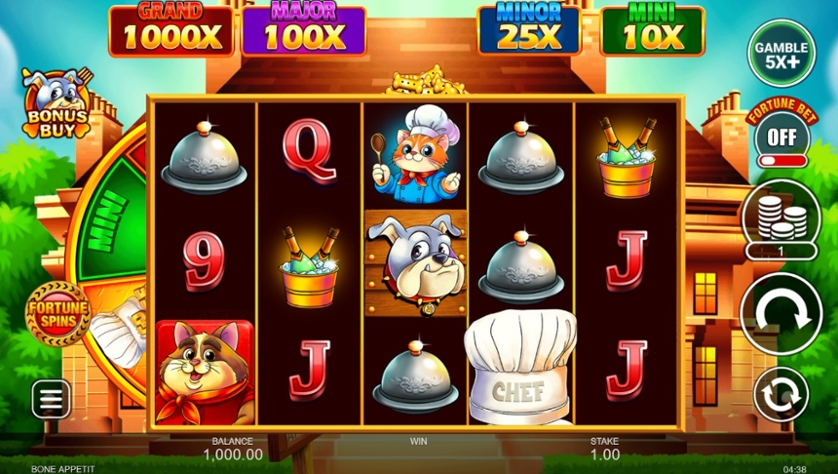The width and height of the screenshot is (838, 474).
Task: Open the Gamble 5X+ option
Action: click(781, 52)
